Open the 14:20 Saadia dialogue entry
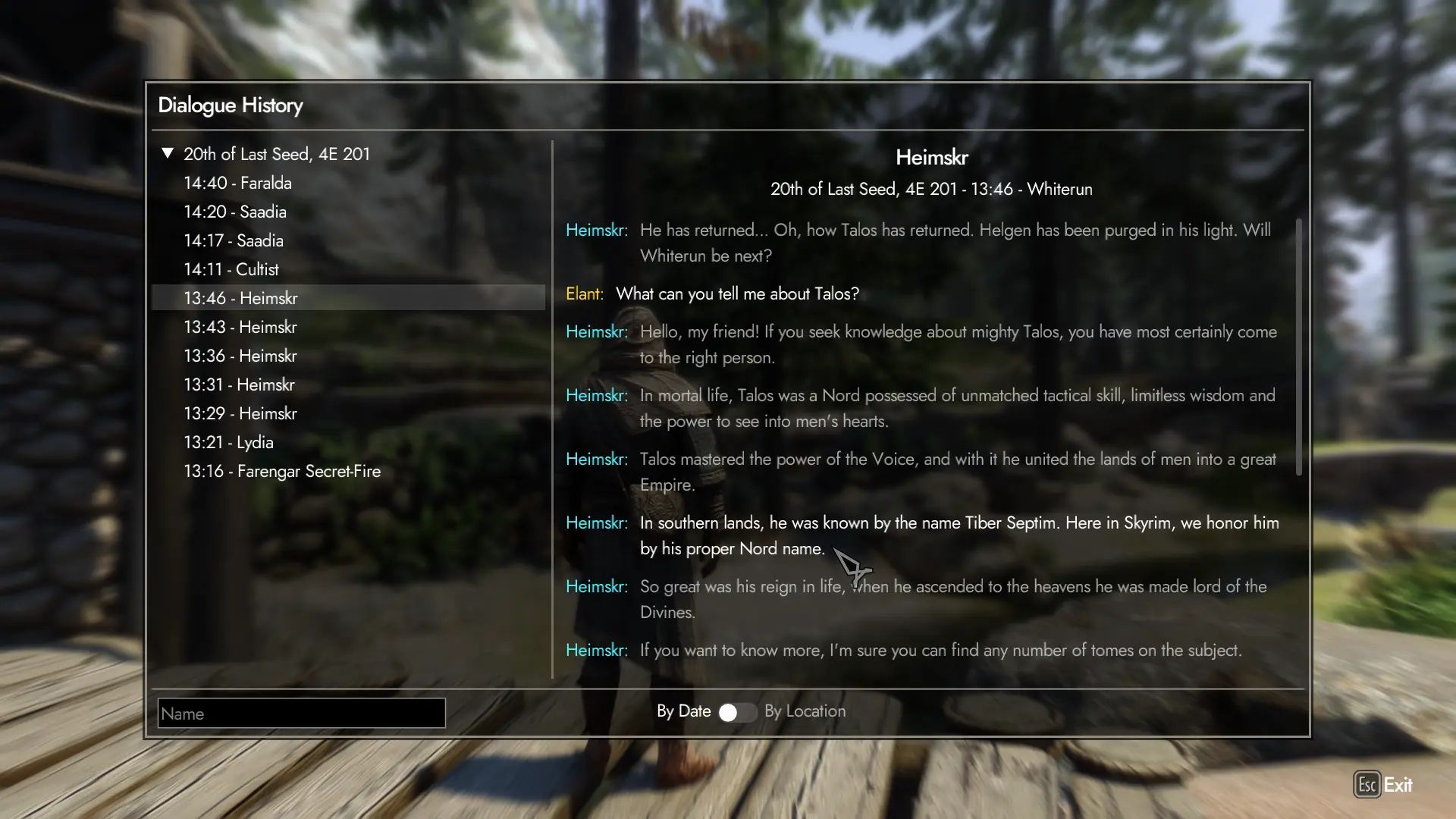Image resolution: width=1456 pixels, height=819 pixels. pyautogui.click(x=235, y=212)
